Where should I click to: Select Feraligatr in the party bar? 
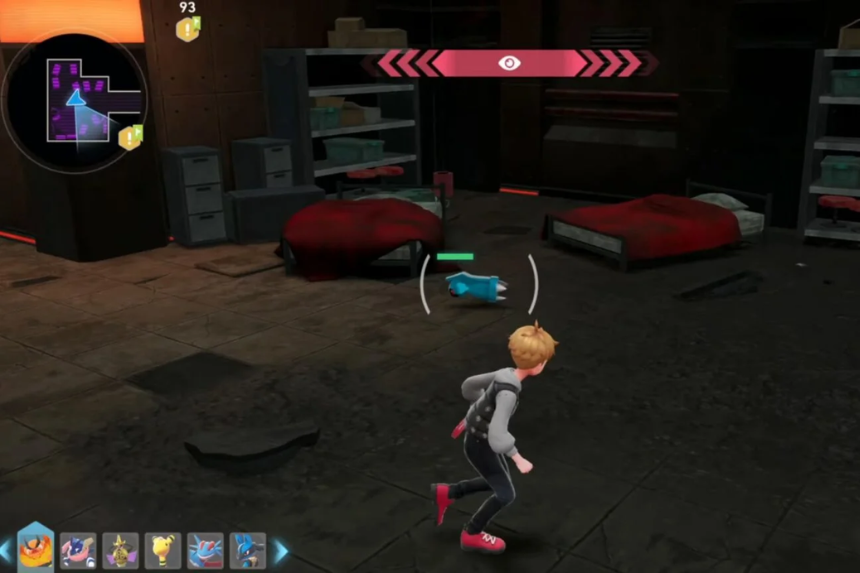(x=205, y=550)
